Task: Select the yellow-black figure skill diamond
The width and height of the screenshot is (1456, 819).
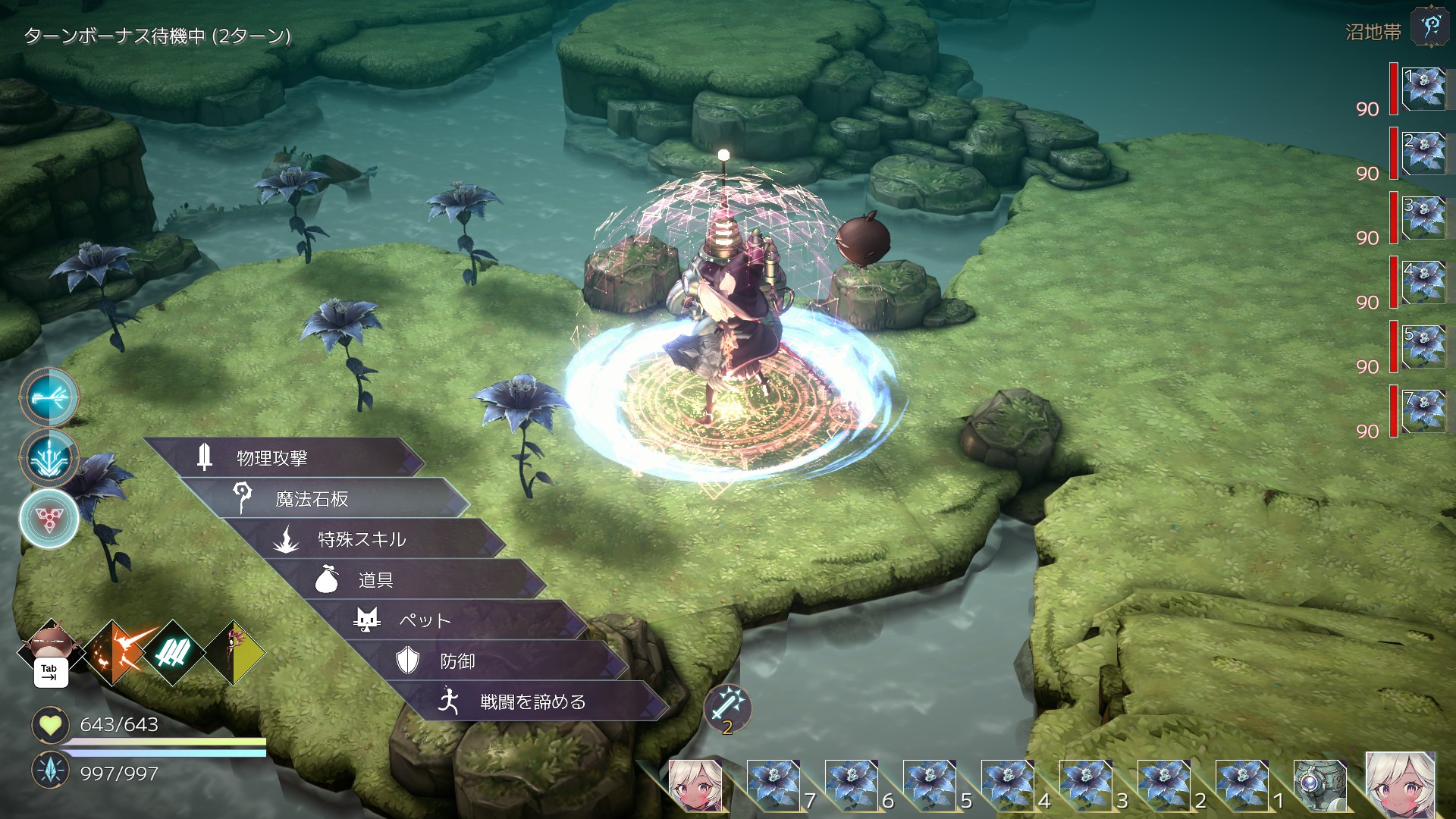Action: click(235, 651)
